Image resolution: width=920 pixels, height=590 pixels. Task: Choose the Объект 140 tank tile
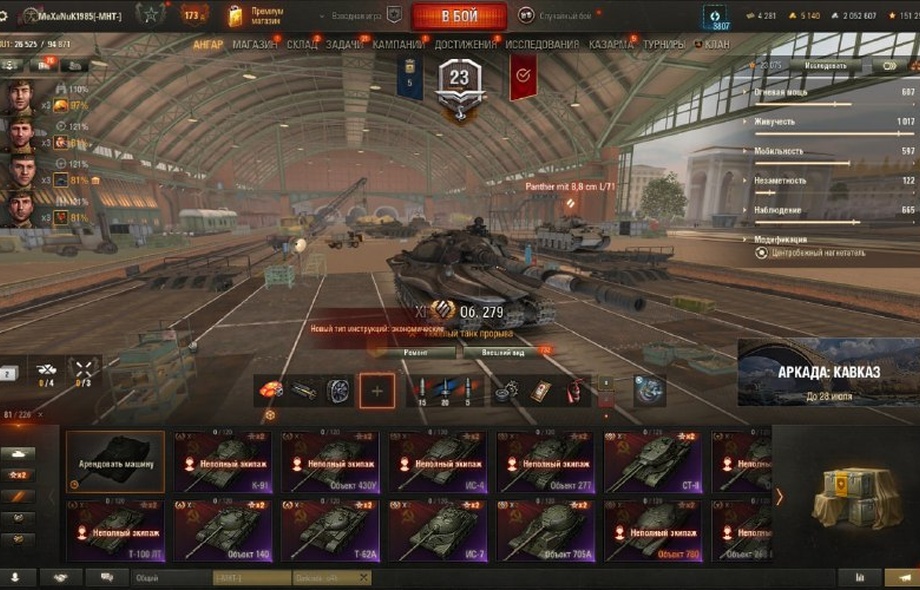click(223, 530)
